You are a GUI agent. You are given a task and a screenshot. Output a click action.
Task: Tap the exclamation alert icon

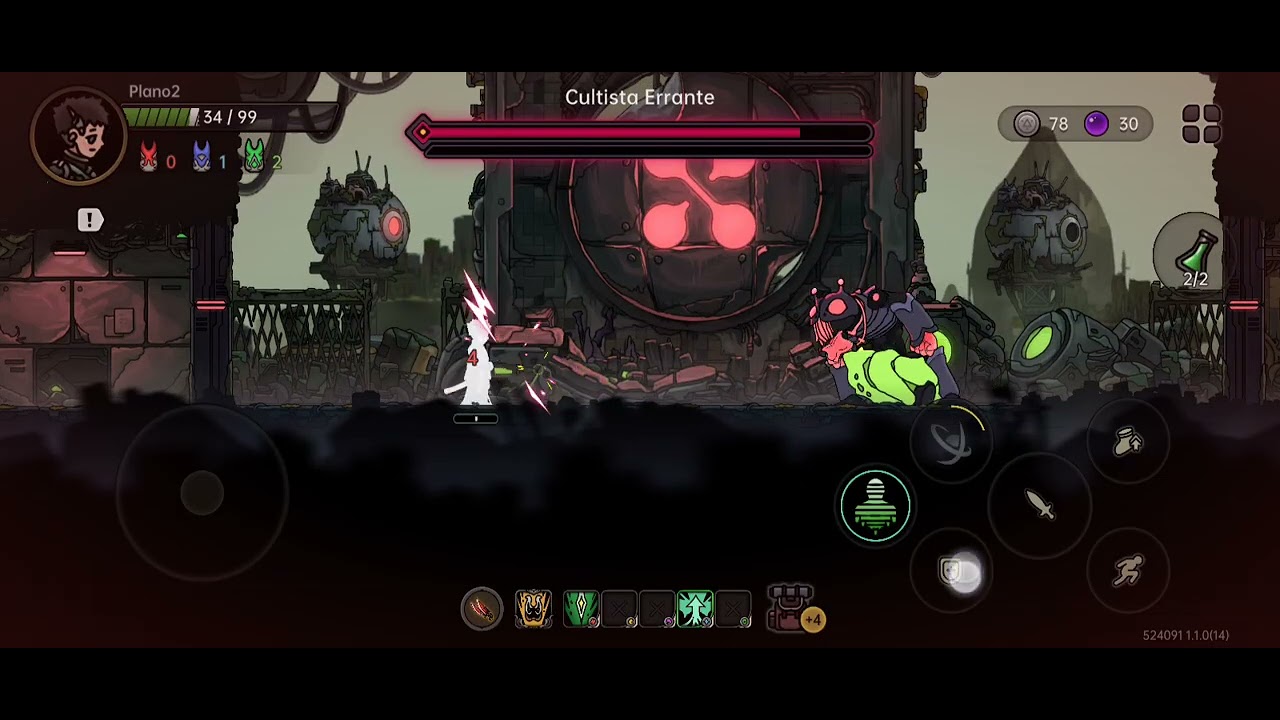coord(90,220)
